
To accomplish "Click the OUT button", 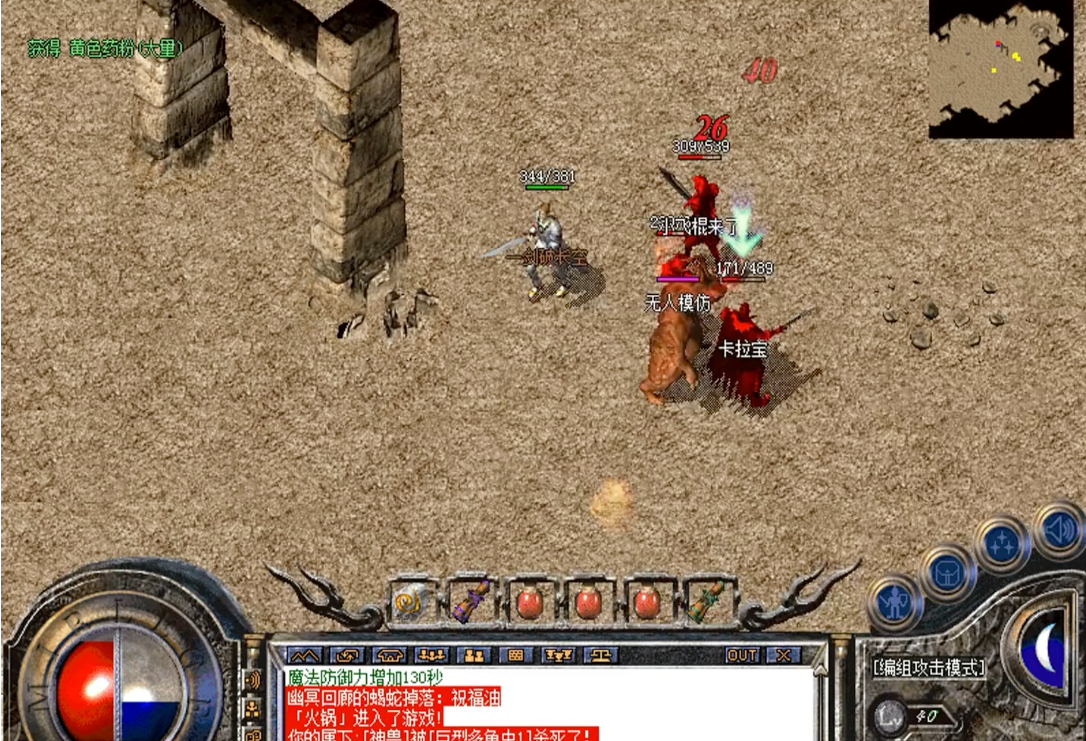I will click(741, 656).
